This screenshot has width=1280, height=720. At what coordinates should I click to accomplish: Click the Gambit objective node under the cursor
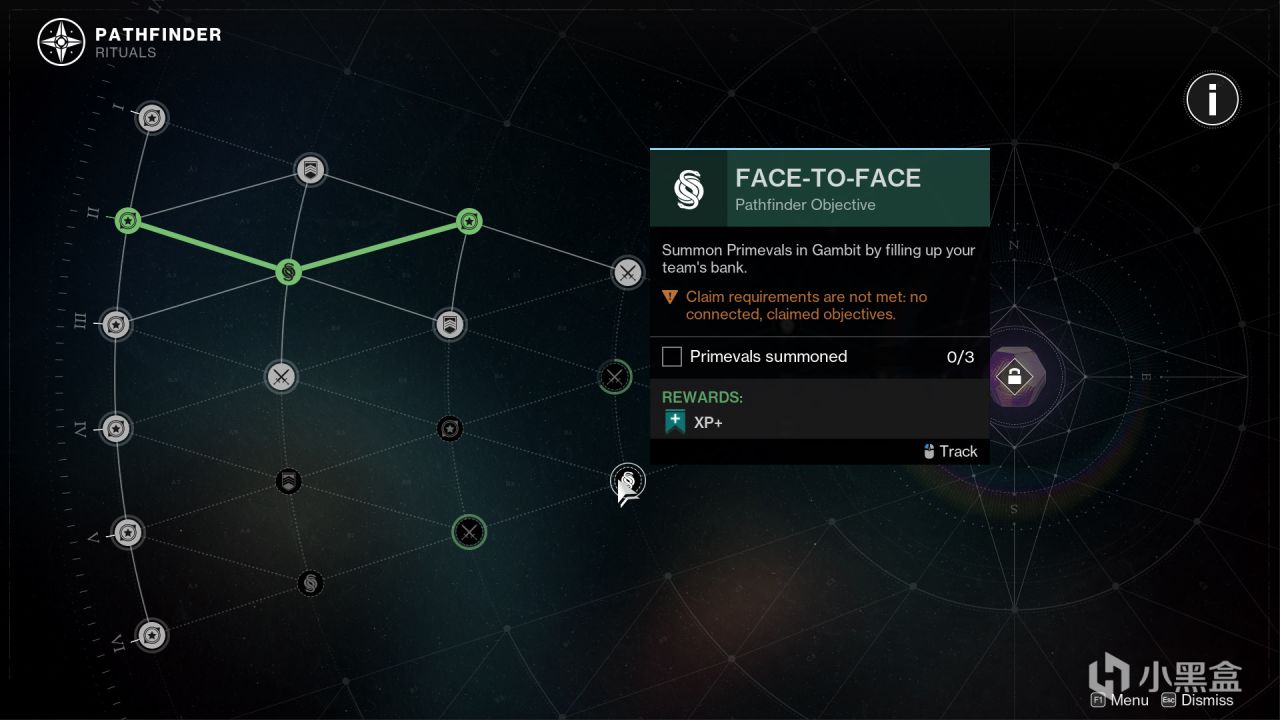pyautogui.click(x=627, y=479)
